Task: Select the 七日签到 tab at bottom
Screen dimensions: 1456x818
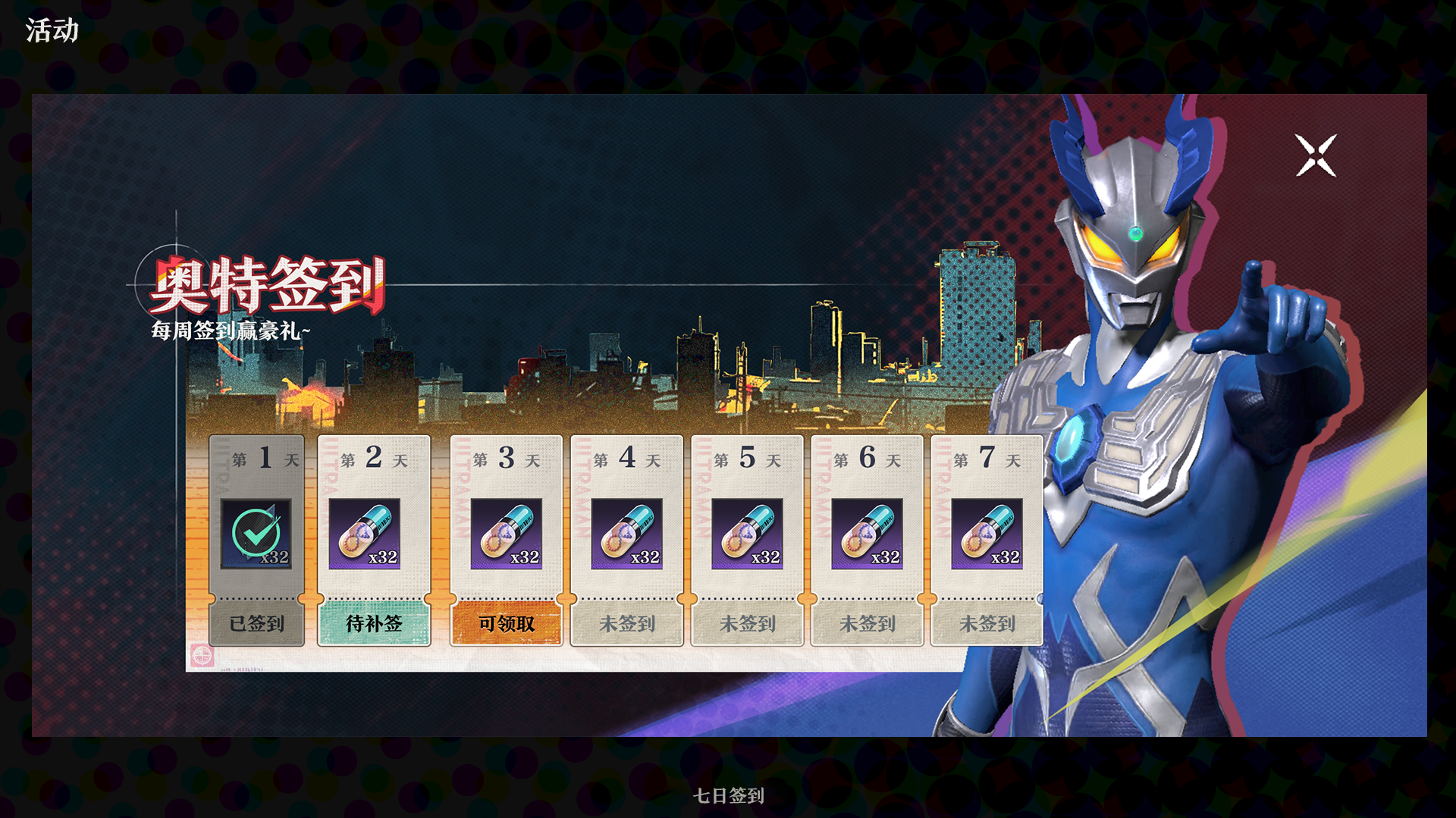Action: point(727,796)
